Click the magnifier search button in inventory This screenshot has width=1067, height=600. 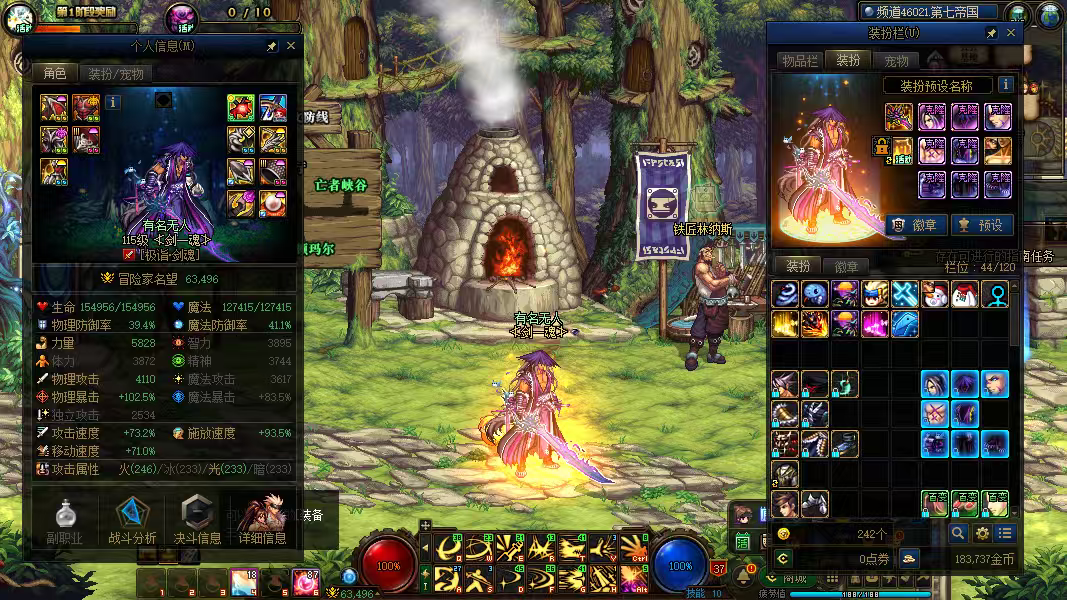(959, 534)
